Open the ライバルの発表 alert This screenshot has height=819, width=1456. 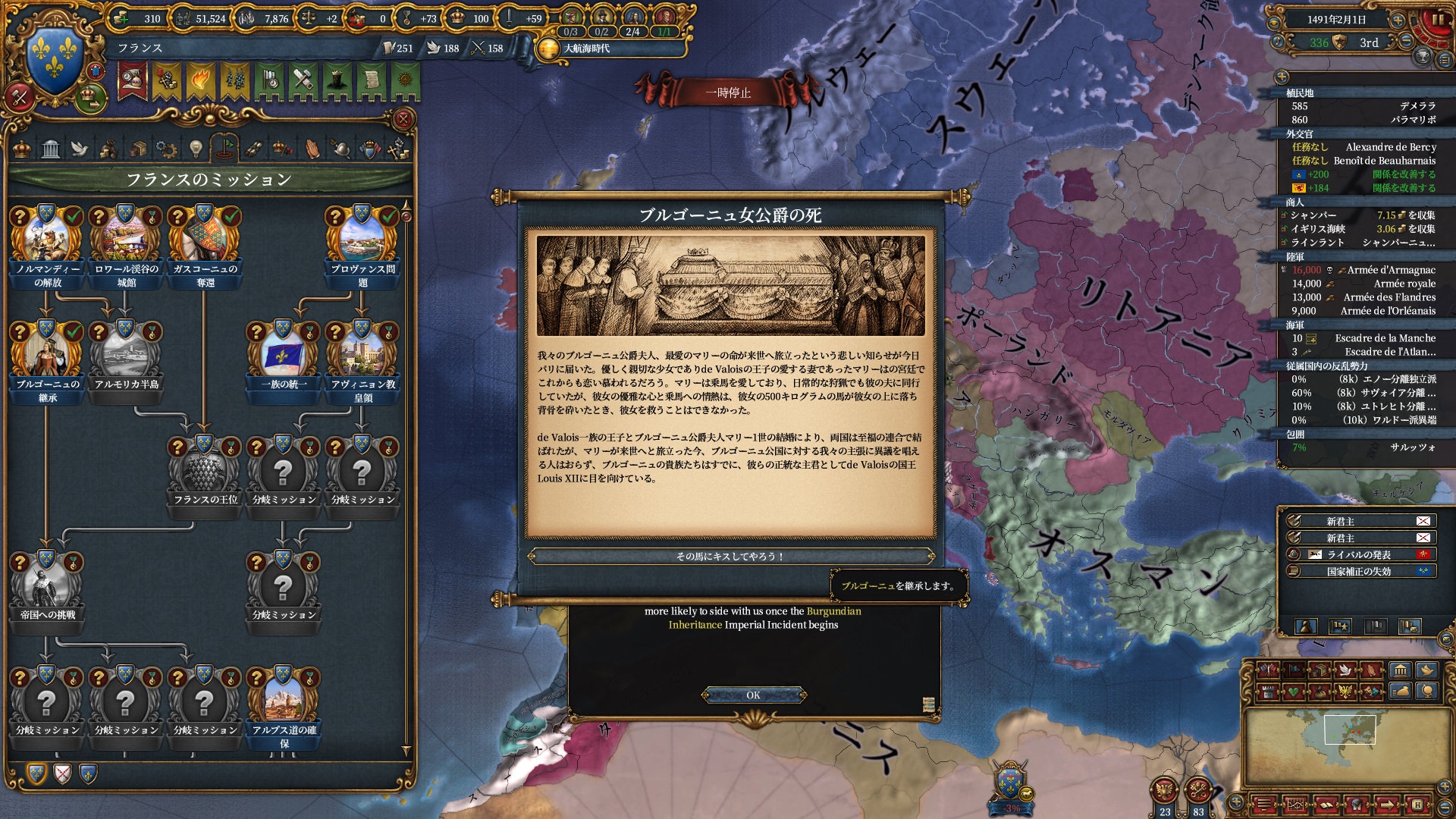coord(1359,554)
